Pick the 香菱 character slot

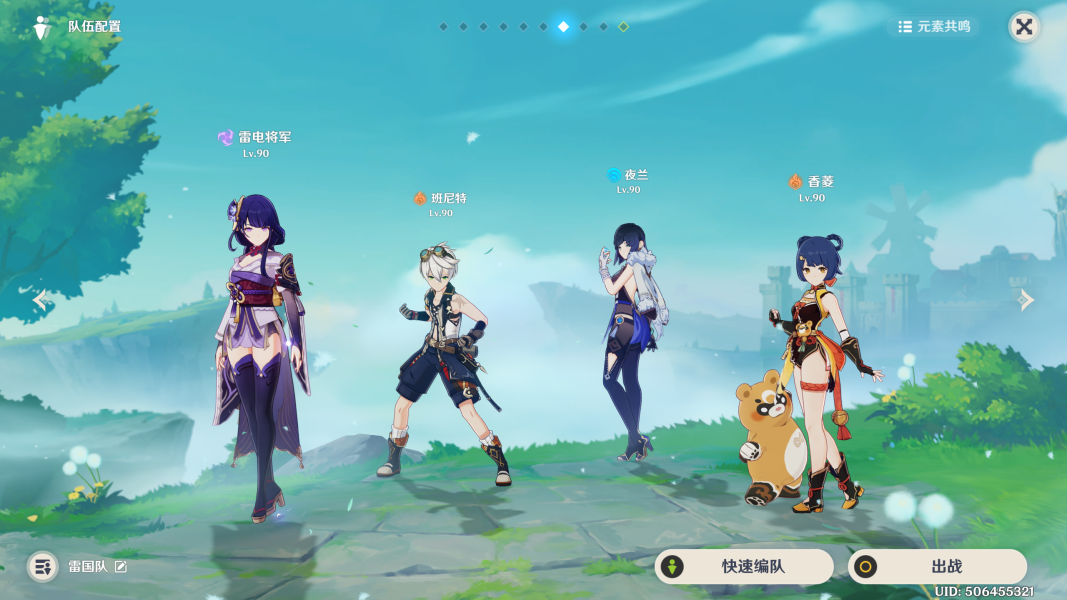tap(815, 370)
